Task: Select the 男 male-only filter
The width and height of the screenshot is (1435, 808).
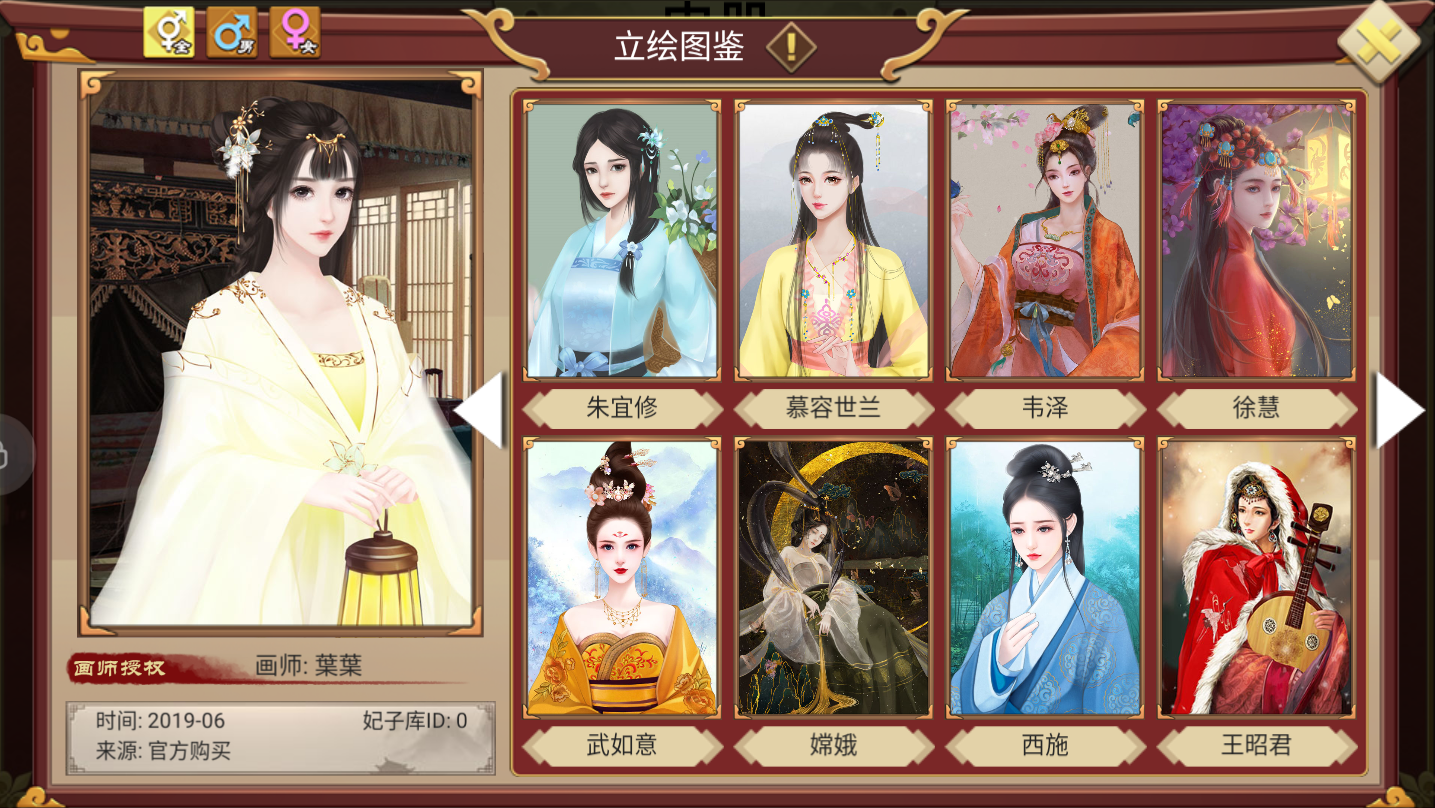Action: tap(230, 31)
